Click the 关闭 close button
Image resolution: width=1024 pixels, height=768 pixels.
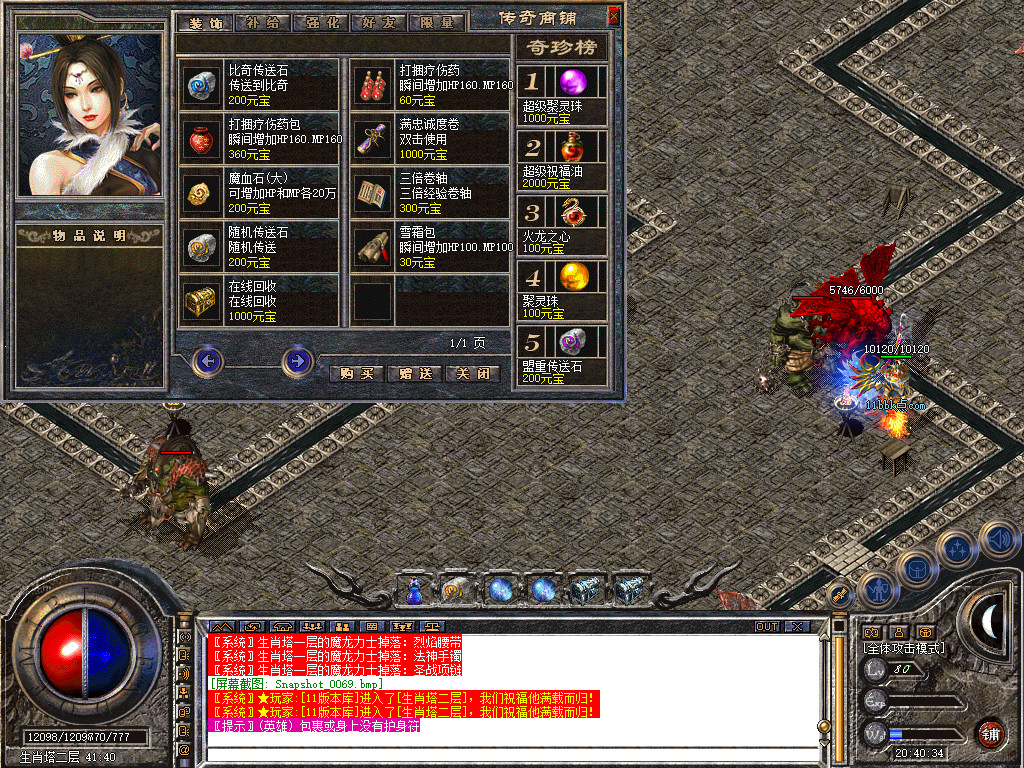pyautogui.click(x=472, y=373)
